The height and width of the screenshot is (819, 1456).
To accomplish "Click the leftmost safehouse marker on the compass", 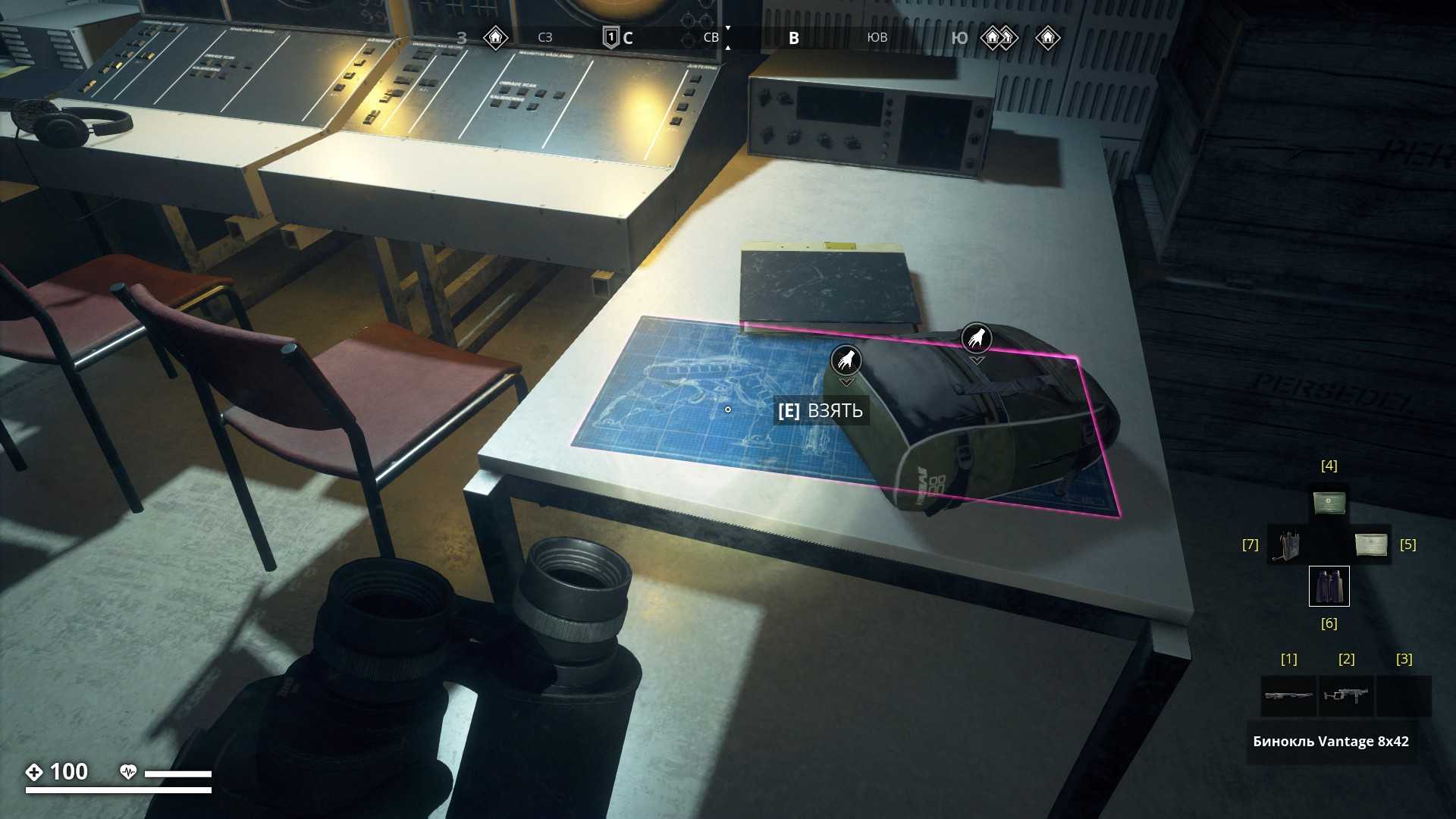I will [x=495, y=37].
